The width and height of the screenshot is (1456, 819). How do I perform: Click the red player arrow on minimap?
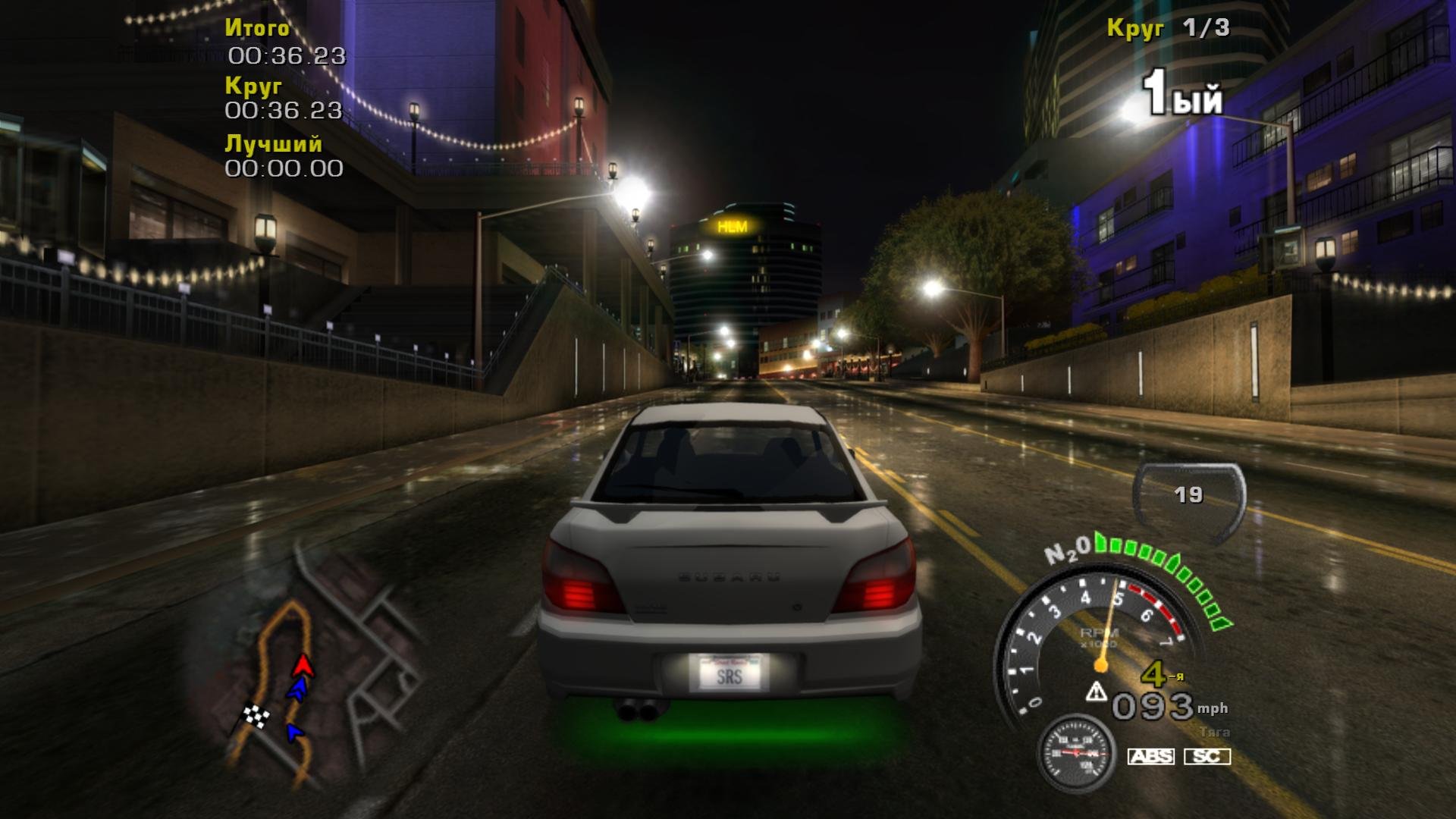303,665
